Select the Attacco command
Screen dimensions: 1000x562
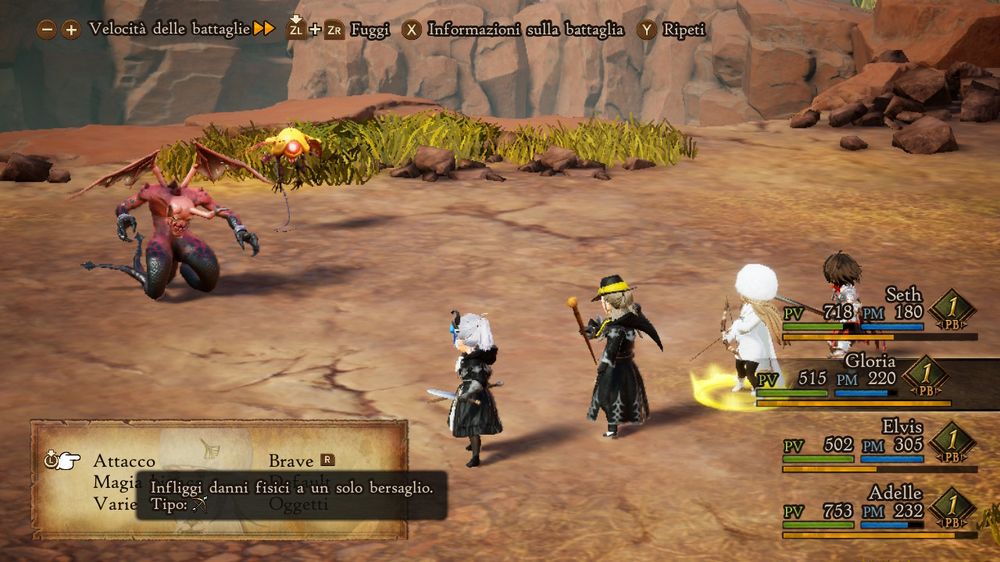click(124, 461)
